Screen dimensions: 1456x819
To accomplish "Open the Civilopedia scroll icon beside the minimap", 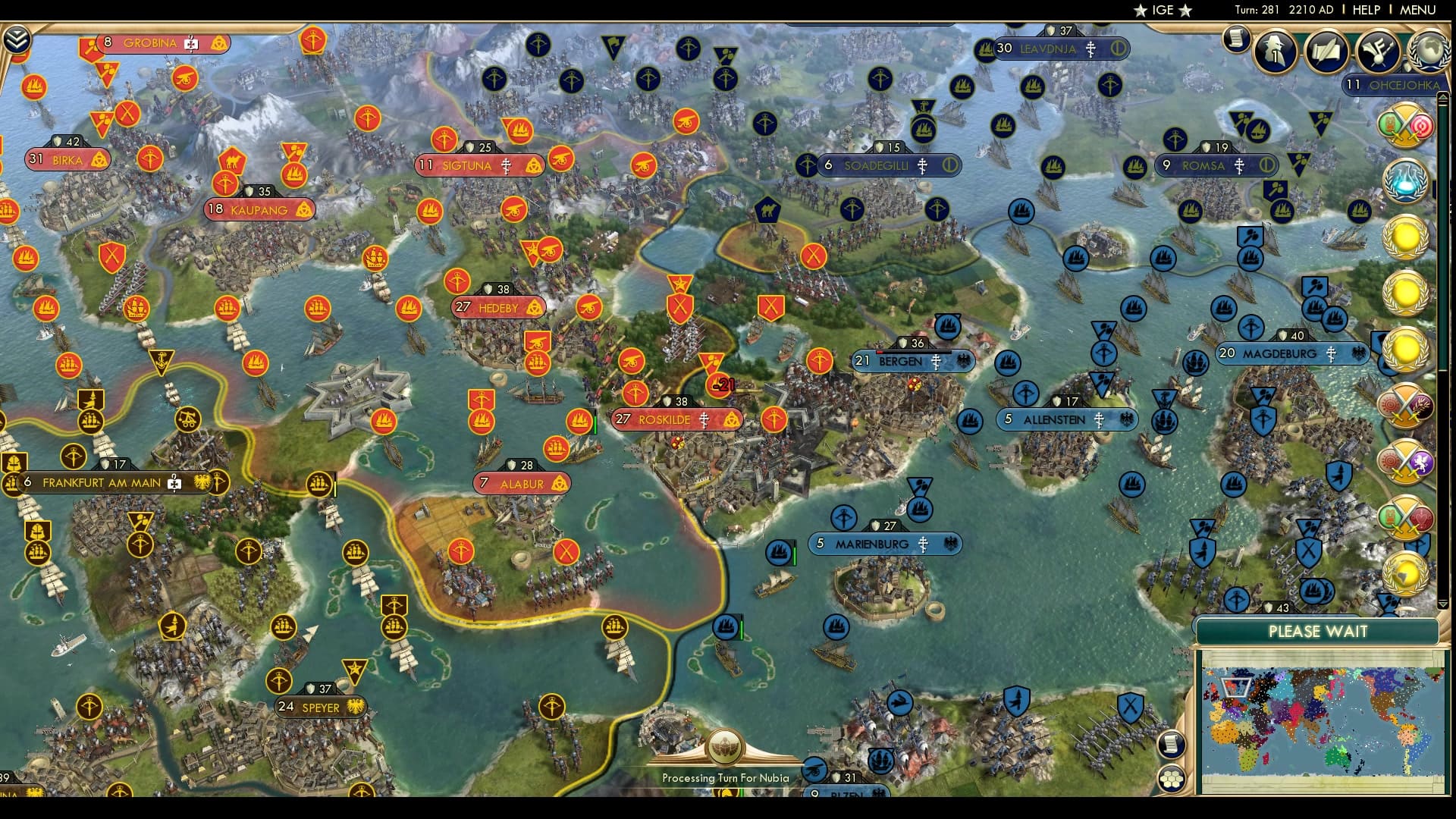I will [1170, 745].
